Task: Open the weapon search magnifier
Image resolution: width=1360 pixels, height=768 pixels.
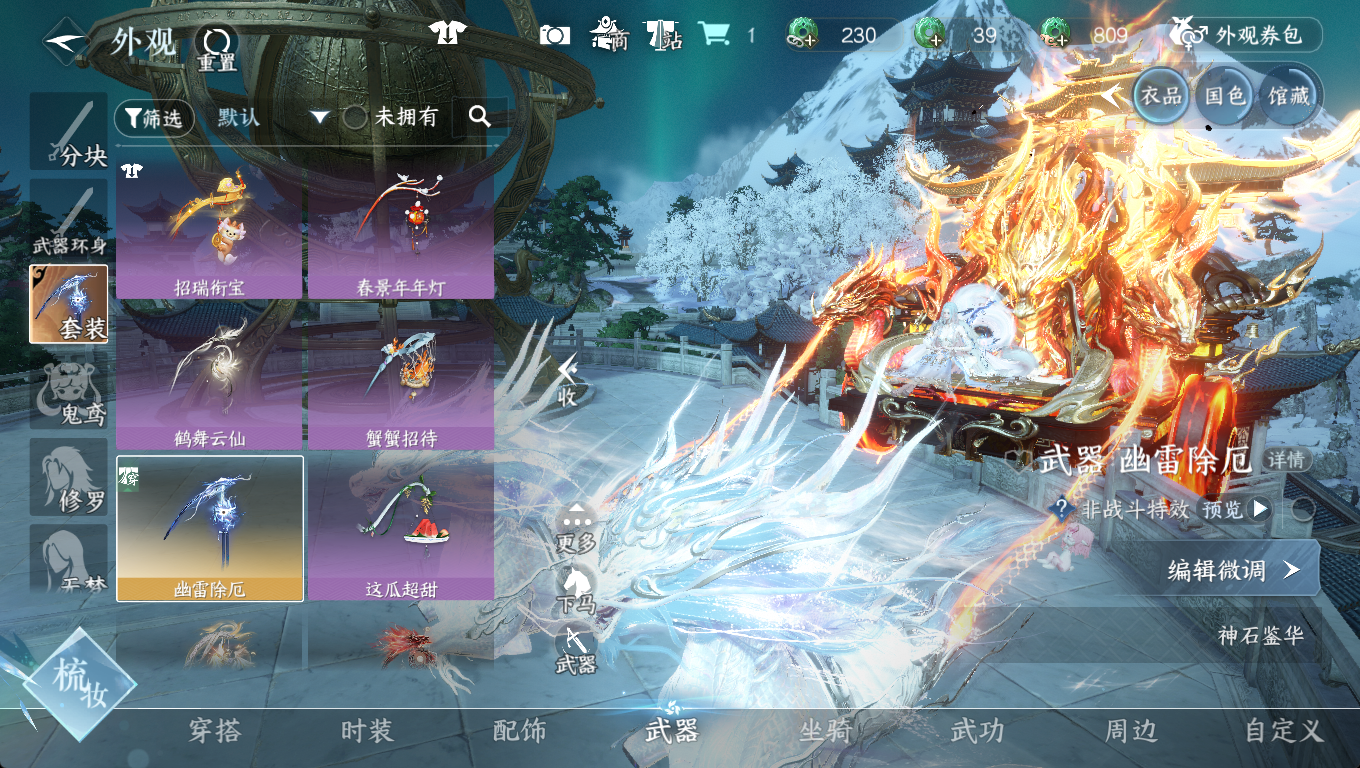Action: (480, 117)
